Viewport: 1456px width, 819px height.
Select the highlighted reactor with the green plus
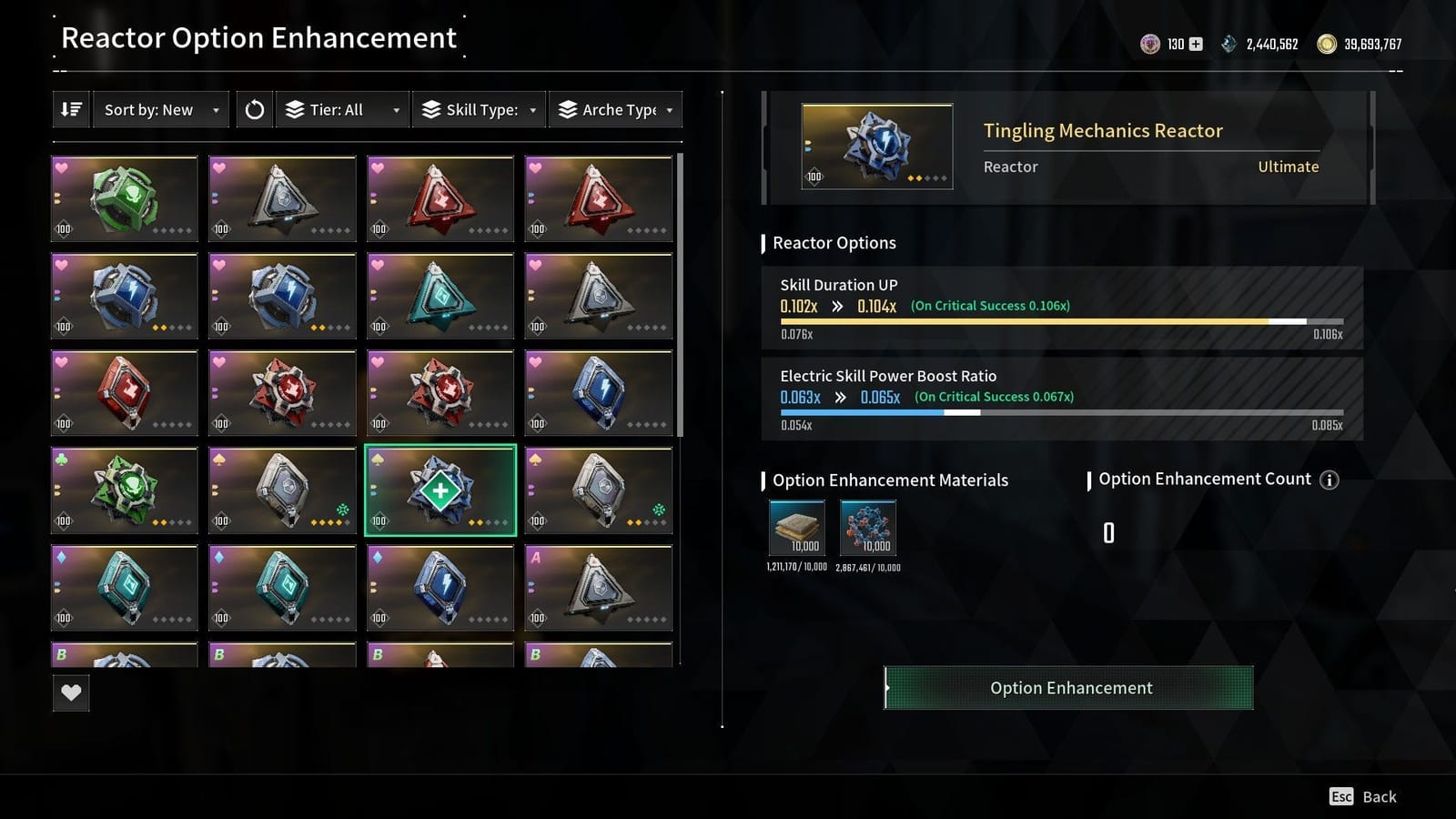[x=440, y=491]
